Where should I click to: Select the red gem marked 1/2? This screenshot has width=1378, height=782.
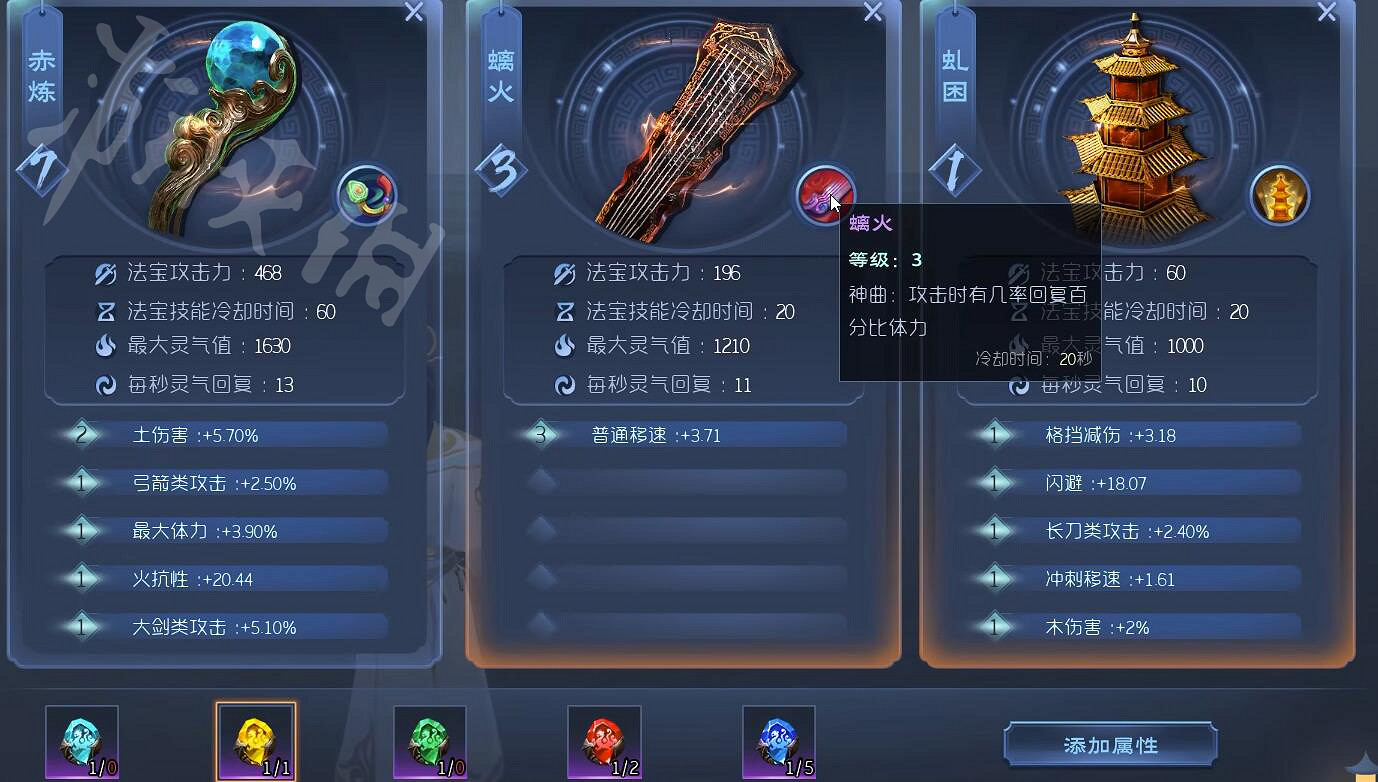coord(604,740)
